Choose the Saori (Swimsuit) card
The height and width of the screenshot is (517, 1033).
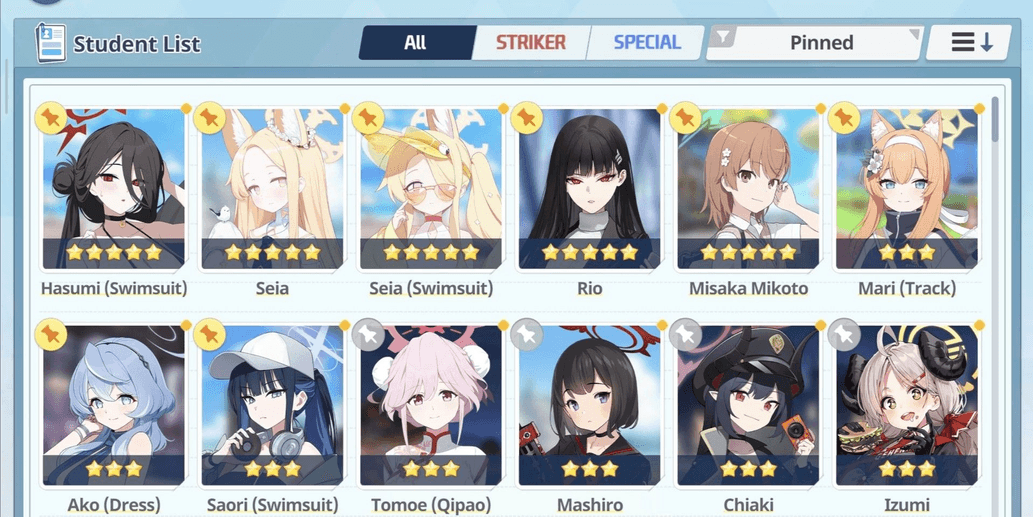click(272, 407)
